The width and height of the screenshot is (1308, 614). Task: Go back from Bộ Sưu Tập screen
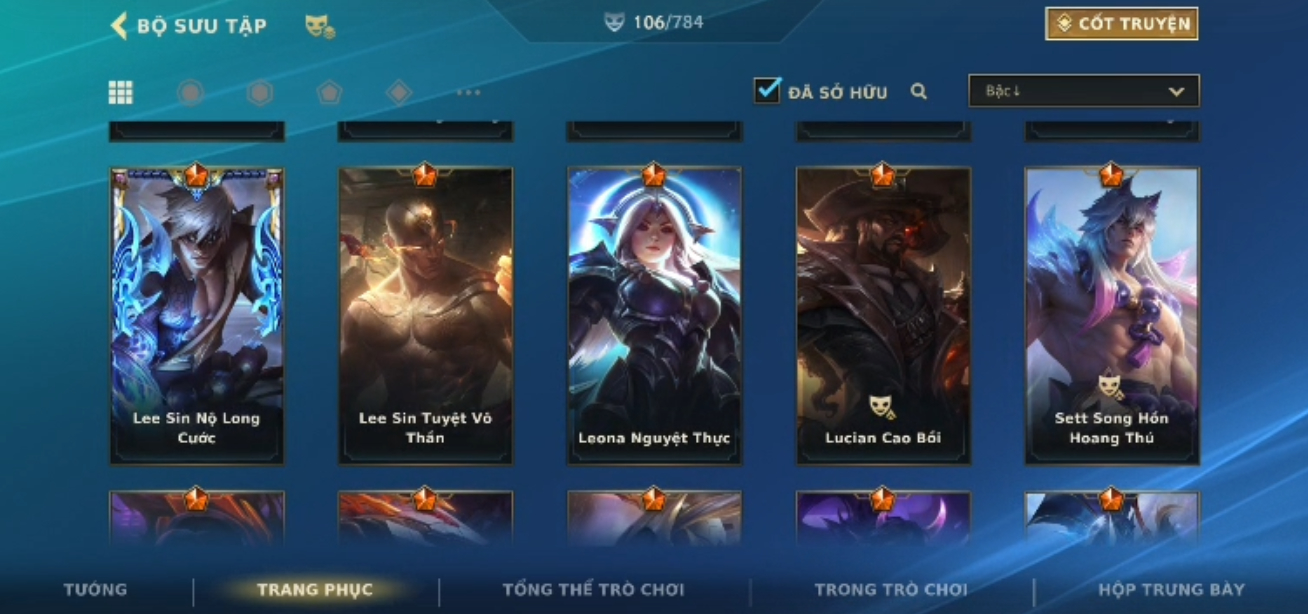pyautogui.click(x=119, y=26)
